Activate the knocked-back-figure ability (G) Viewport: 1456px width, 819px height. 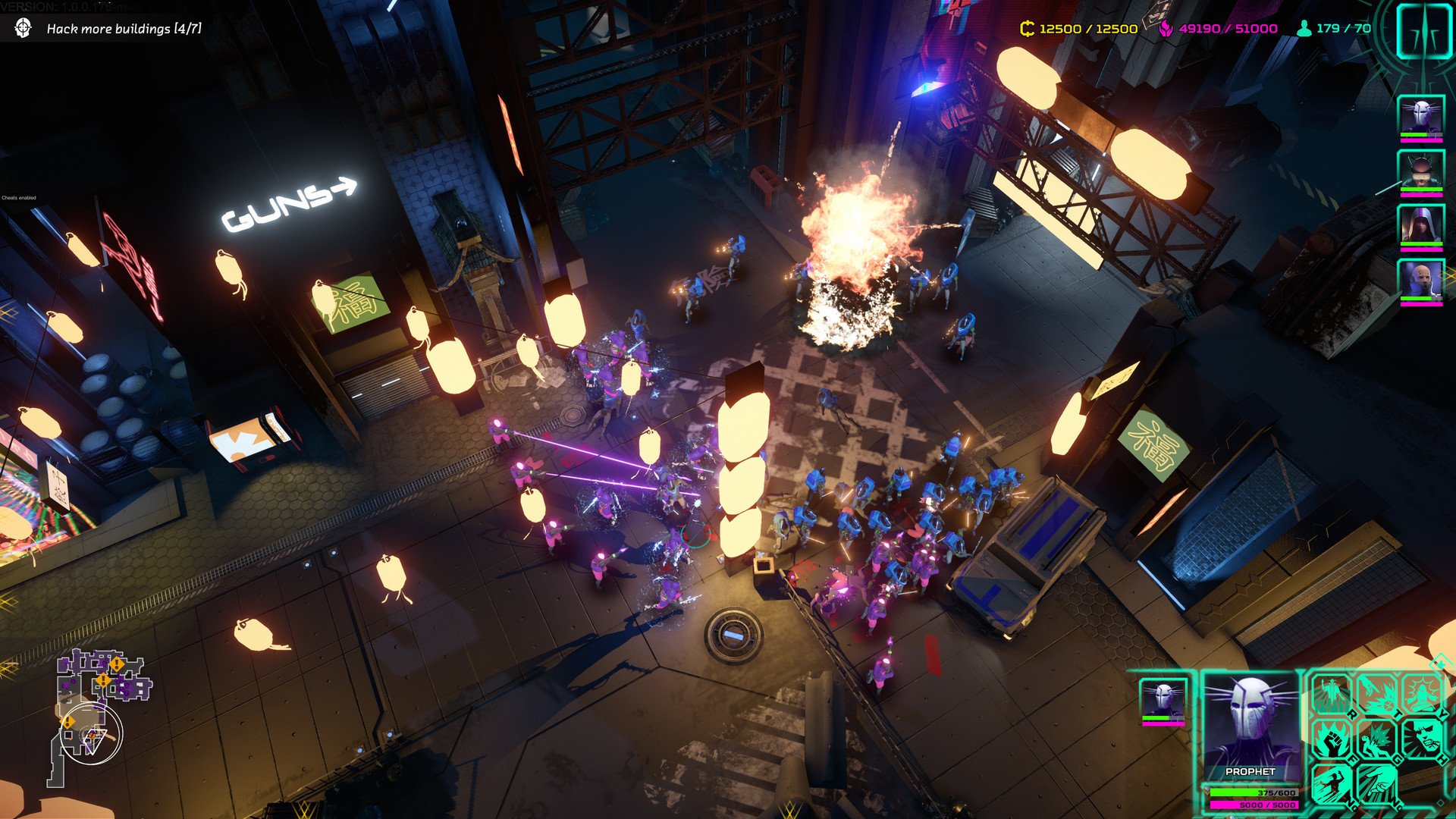[x=1377, y=739]
